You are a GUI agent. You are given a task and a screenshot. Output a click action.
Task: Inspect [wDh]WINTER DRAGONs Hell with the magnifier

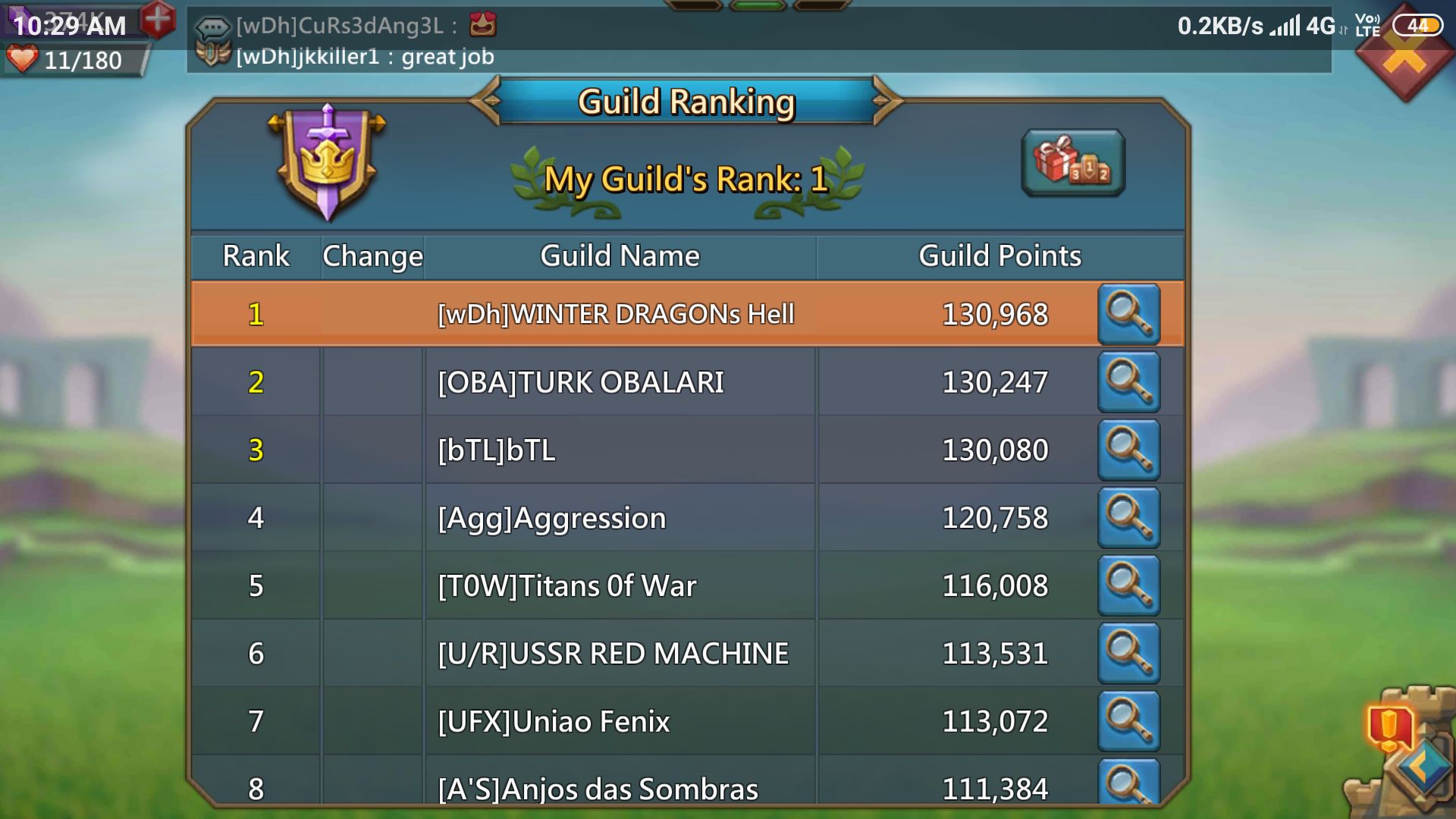(x=1129, y=314)
